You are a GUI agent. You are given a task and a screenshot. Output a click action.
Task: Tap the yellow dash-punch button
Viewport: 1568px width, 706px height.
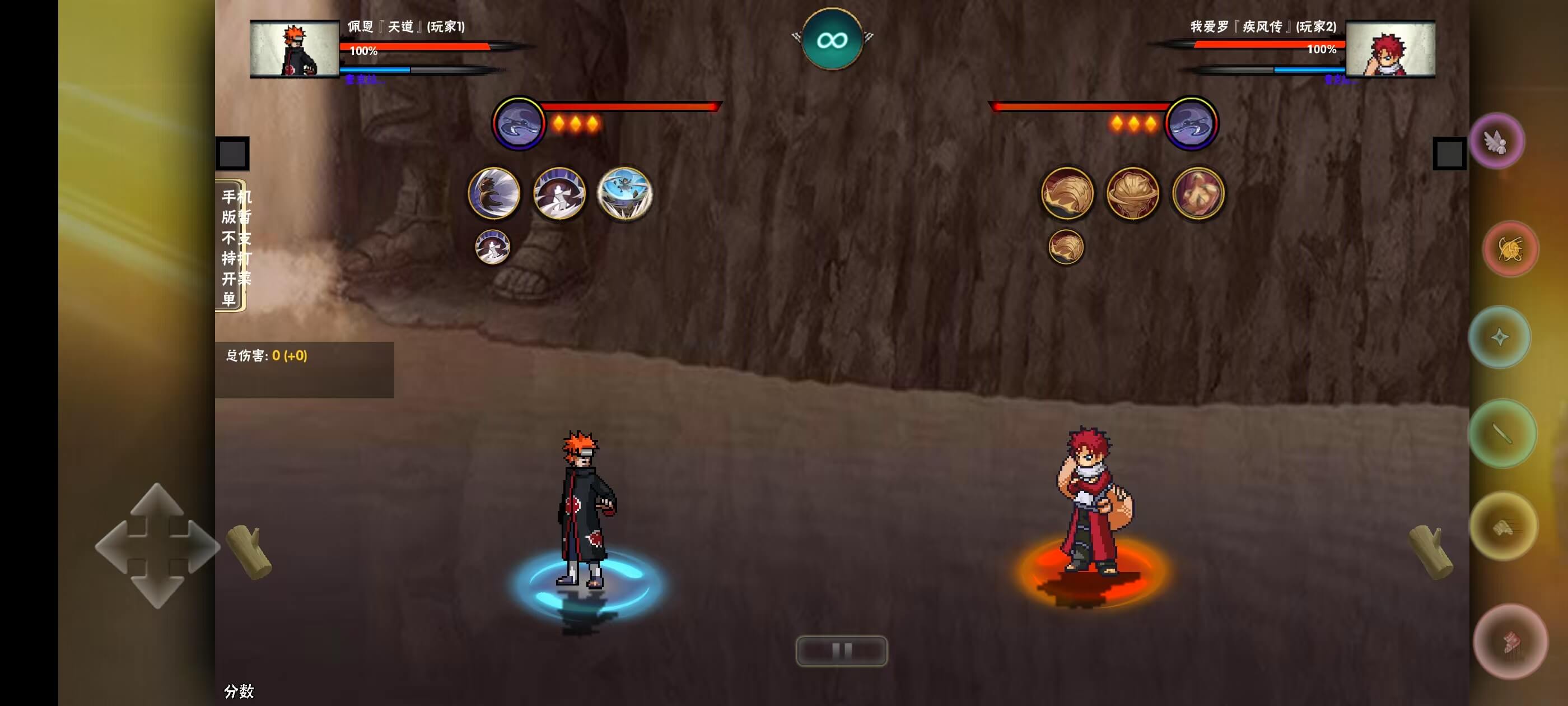tap(1504, 526)
